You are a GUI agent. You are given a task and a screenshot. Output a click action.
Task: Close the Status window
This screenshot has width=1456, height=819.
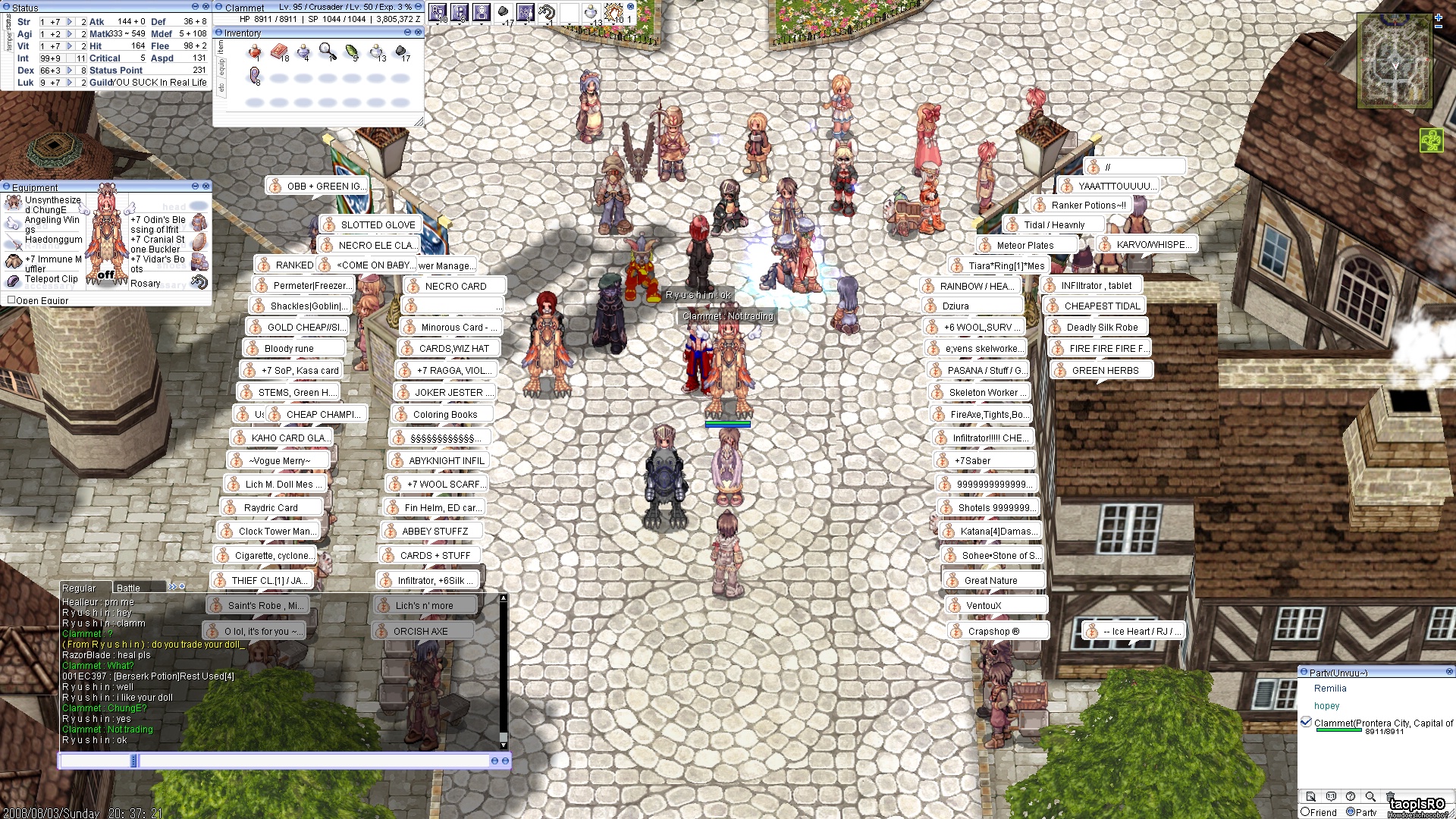point(206,7)
